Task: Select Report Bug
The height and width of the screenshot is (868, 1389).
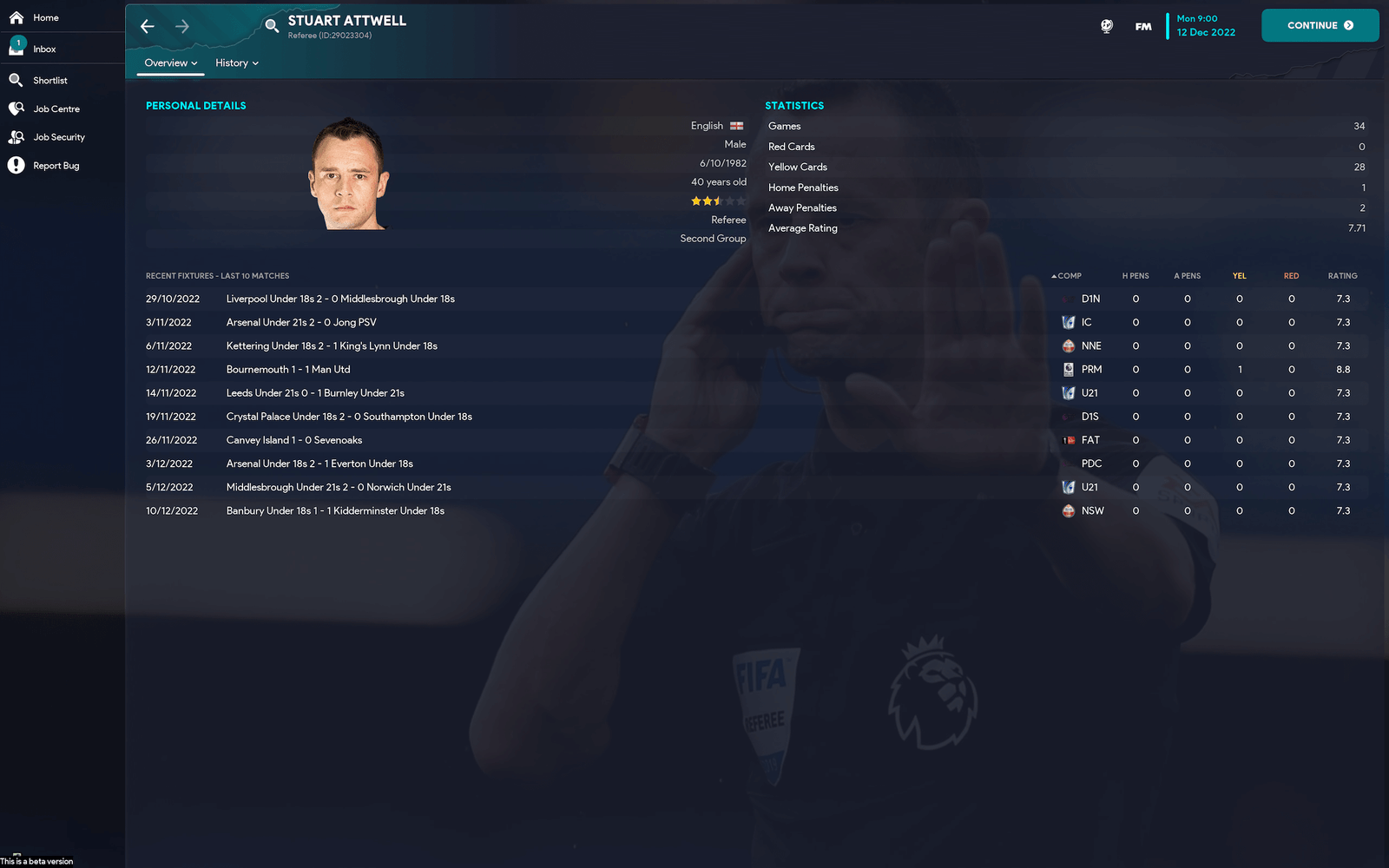Action: pos(56,166)
